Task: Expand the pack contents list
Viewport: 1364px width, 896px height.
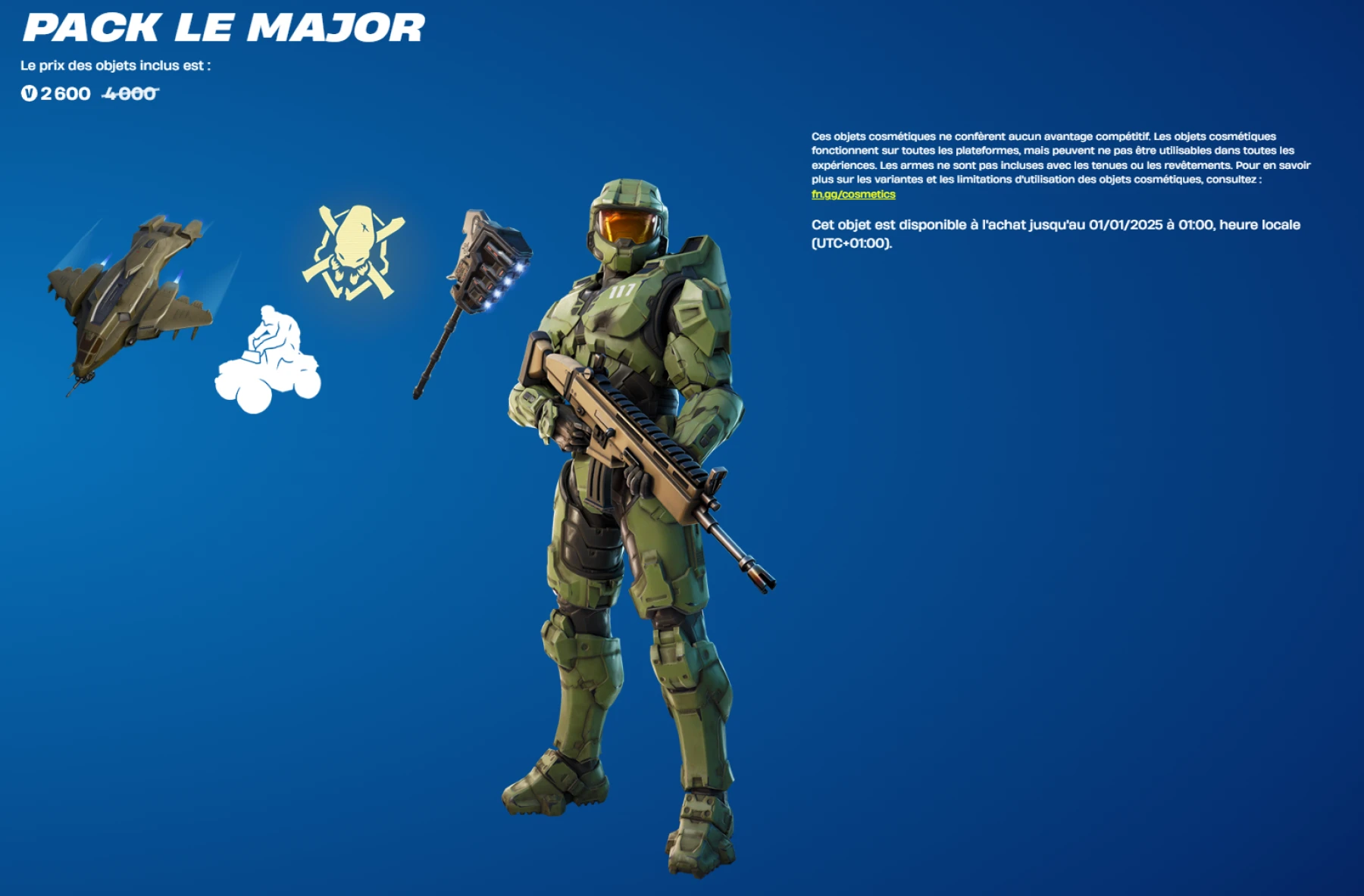Action: pos(117,64)
